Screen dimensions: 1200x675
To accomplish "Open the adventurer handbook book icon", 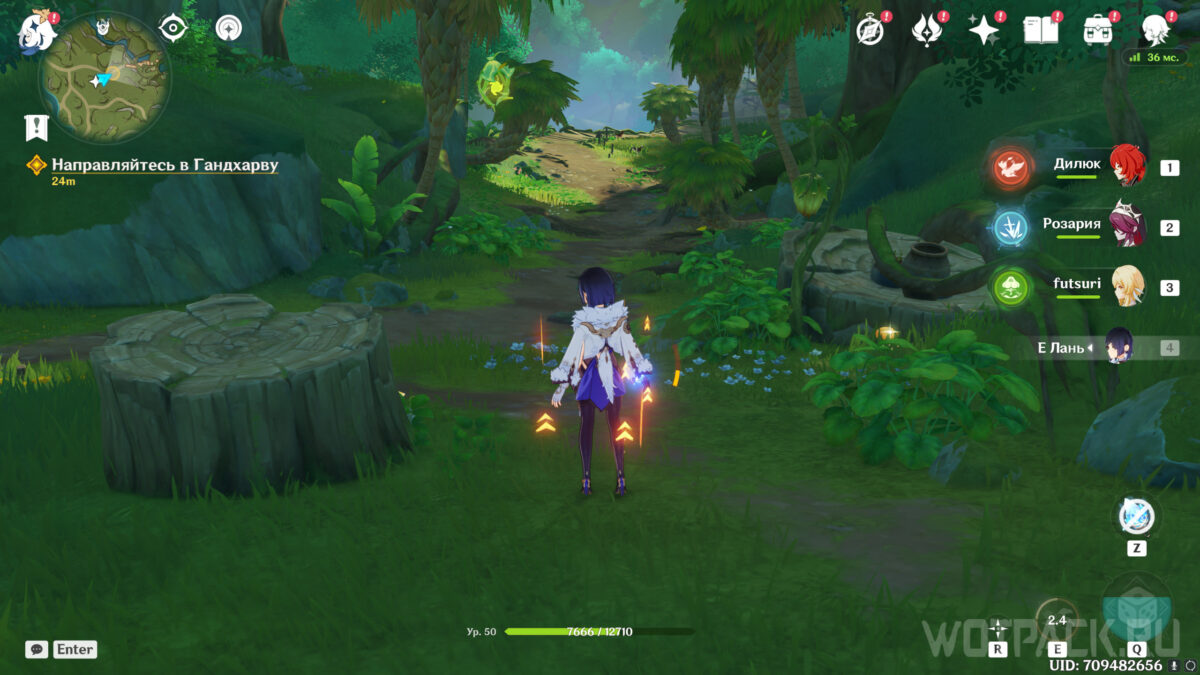I will tap(1040, 31).
